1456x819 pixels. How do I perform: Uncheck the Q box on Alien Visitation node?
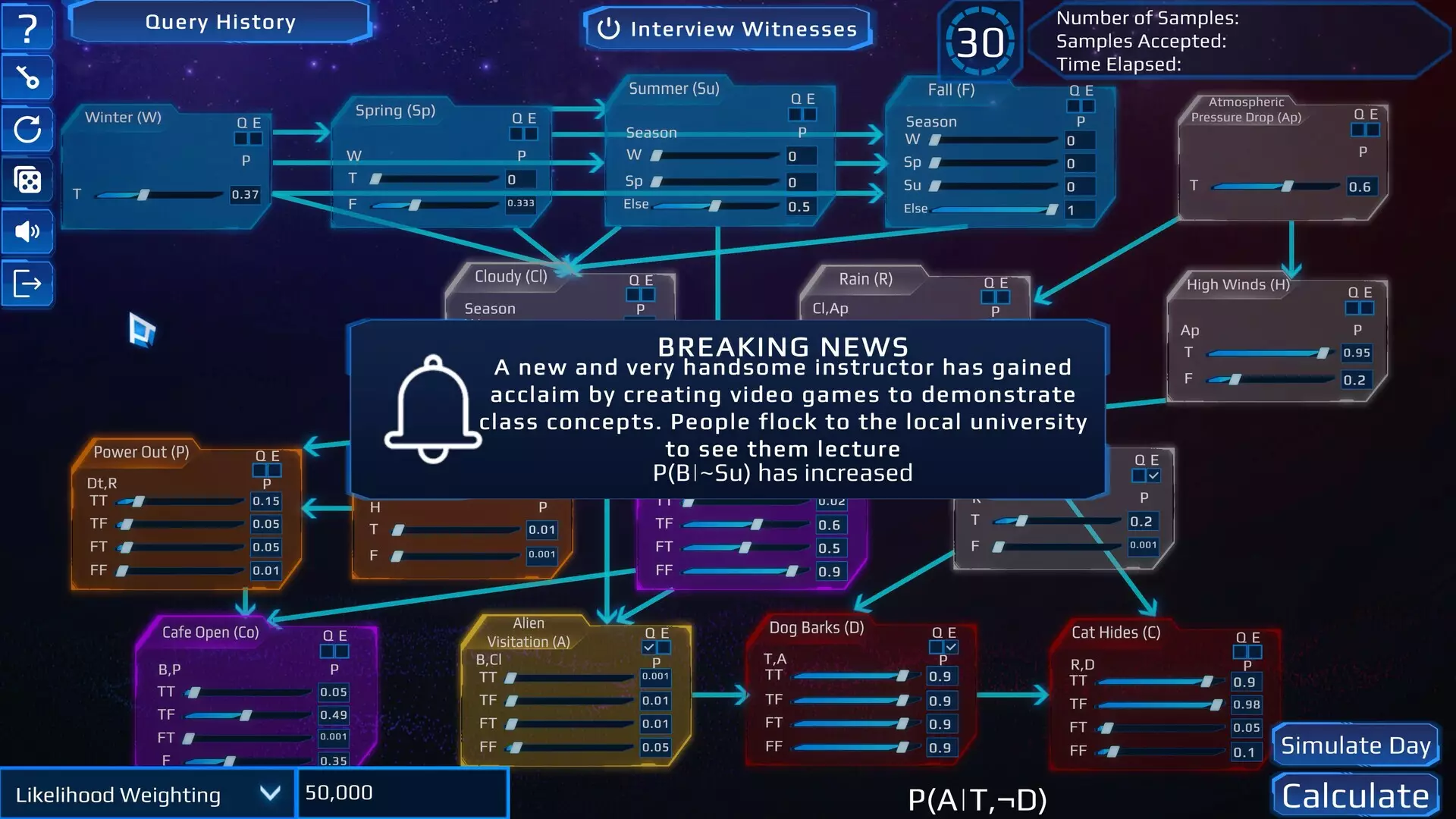pos(648,648)
